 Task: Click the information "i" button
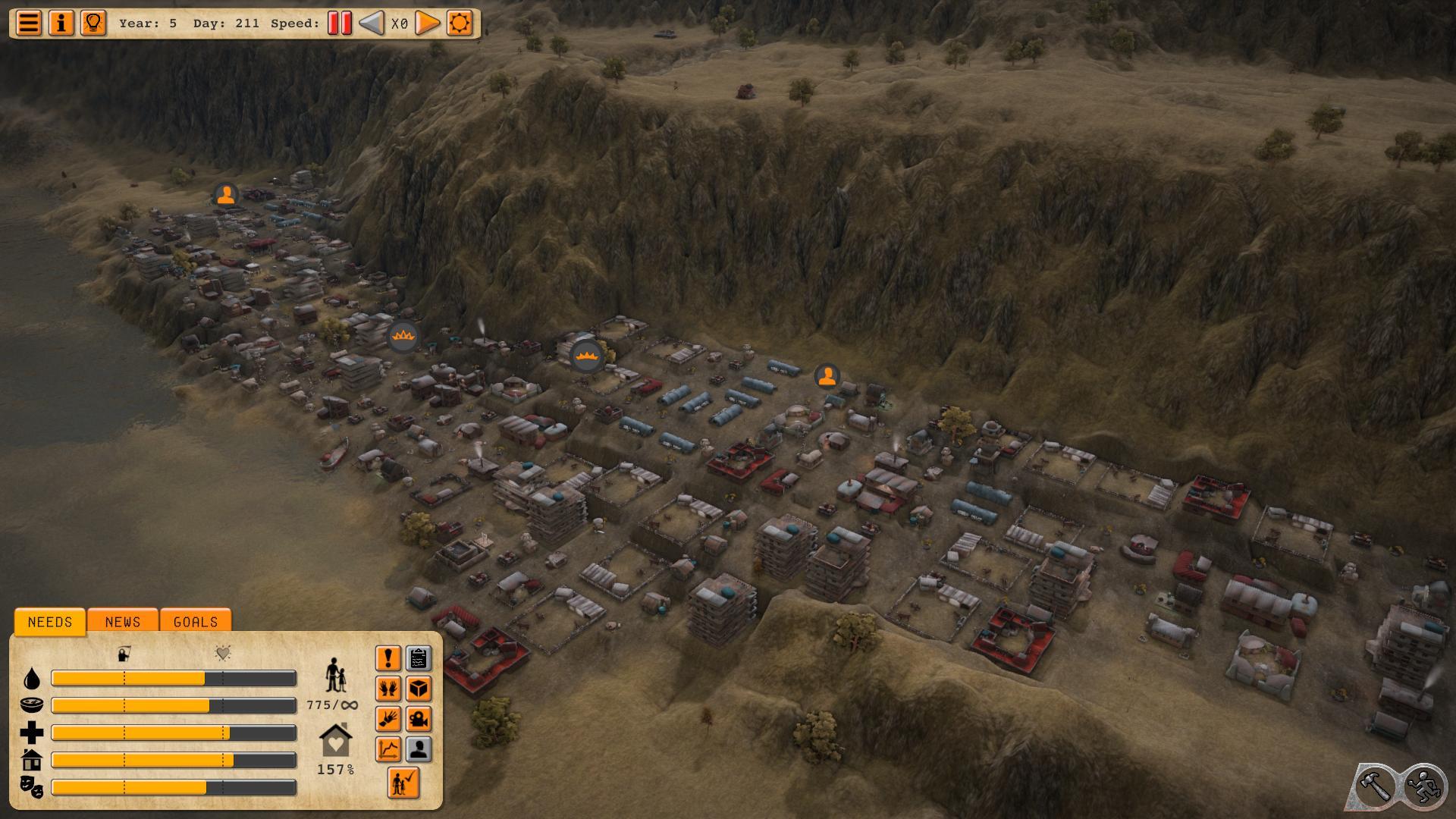61,23
